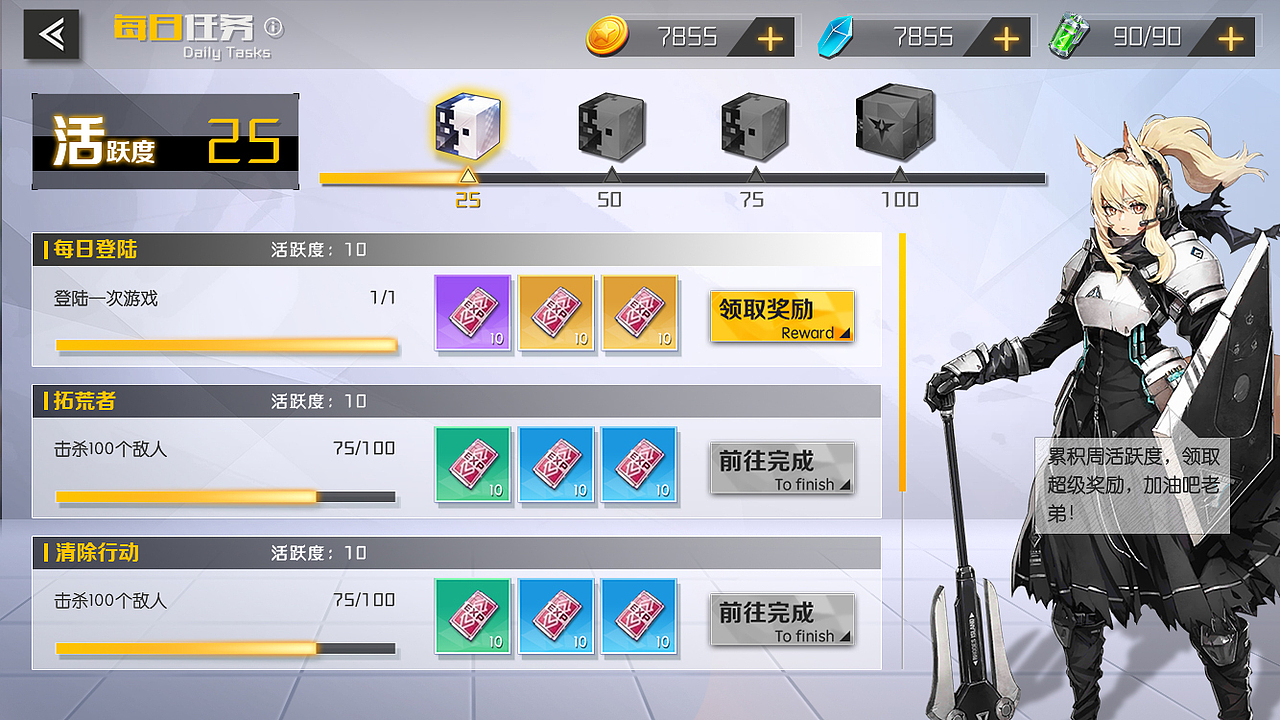The width and height of the screenshot is (1280, 720).
Task: Click the plus button next to blue crystals
Action: (1003, 36)
